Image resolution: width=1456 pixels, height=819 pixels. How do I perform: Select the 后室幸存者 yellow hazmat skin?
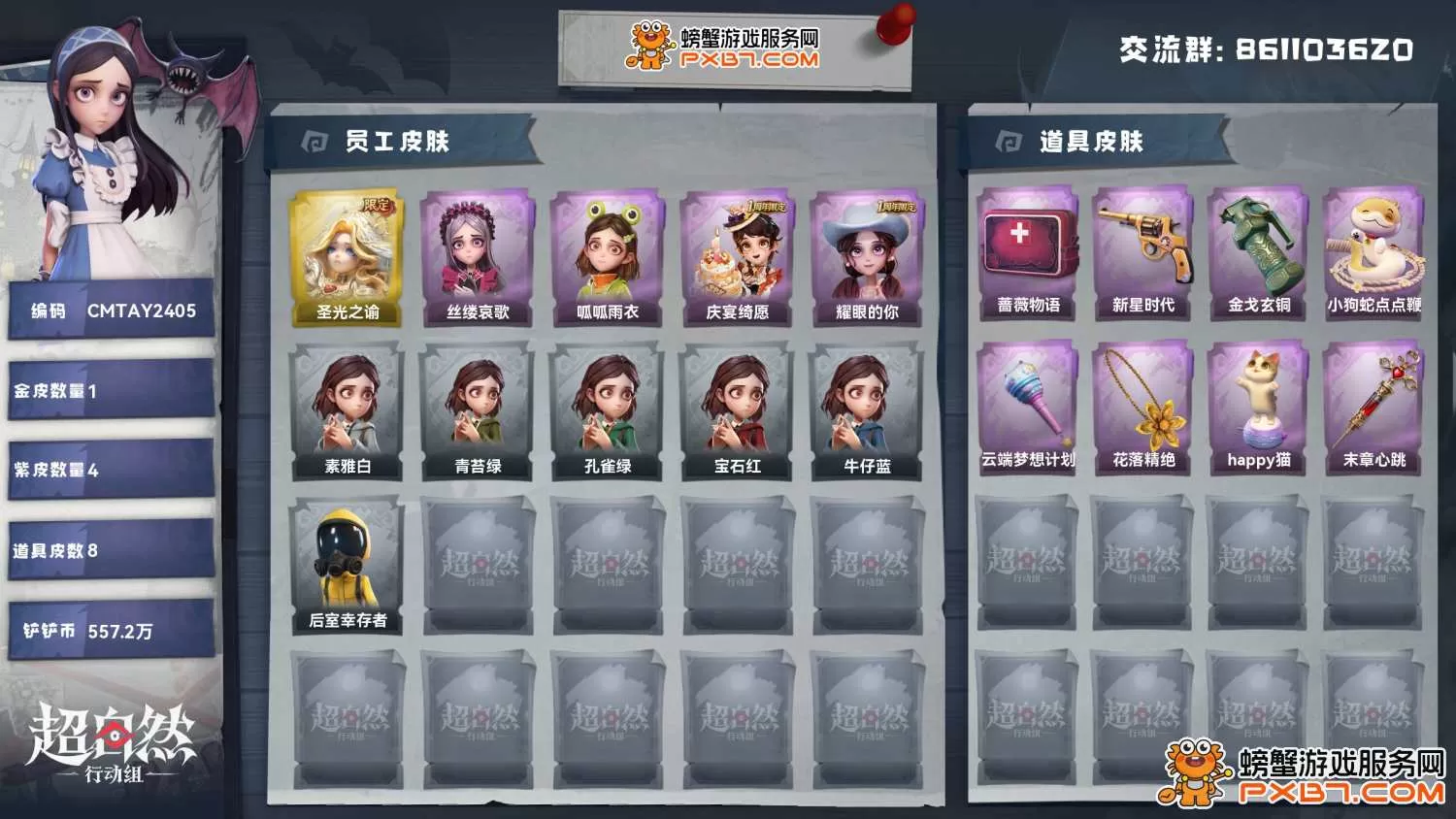pos(347,566)
